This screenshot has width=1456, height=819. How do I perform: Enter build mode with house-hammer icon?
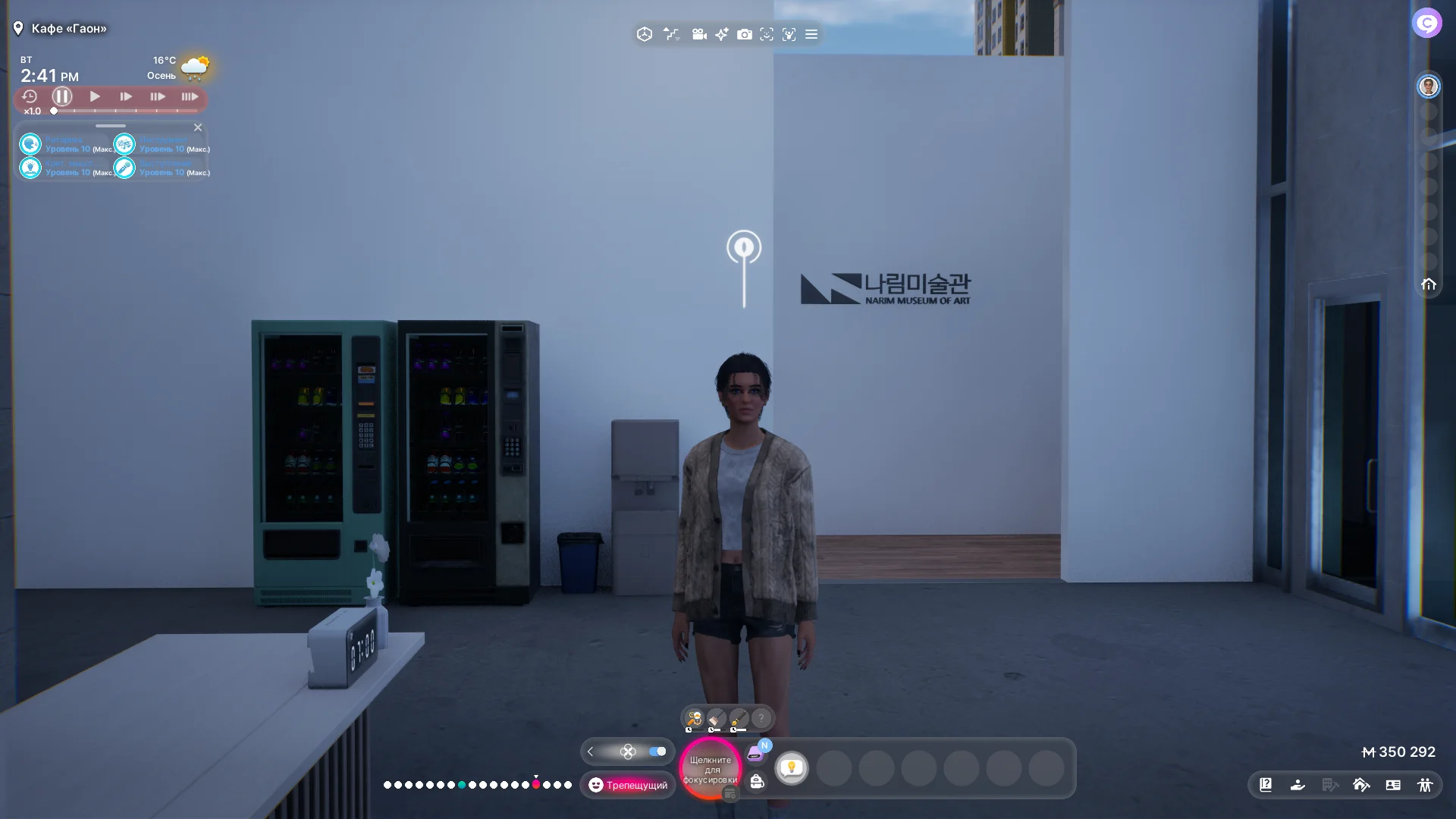[1361, 785]
